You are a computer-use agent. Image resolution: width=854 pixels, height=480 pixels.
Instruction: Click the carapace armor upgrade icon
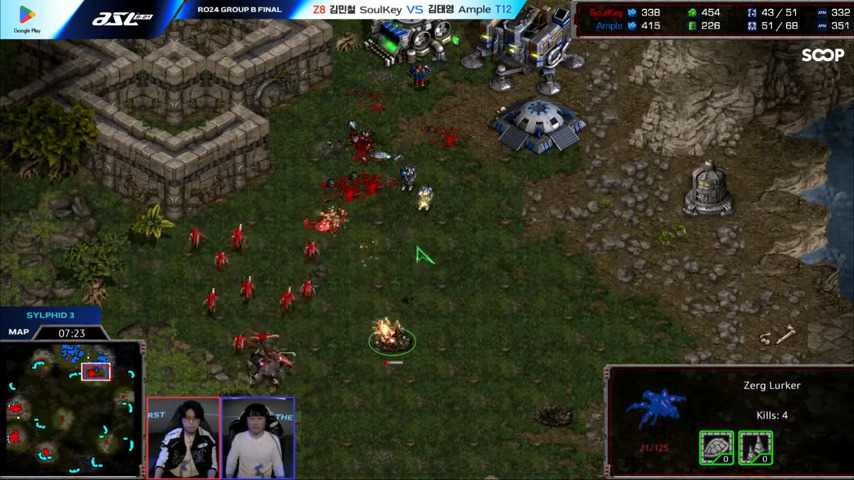(716, 447)
